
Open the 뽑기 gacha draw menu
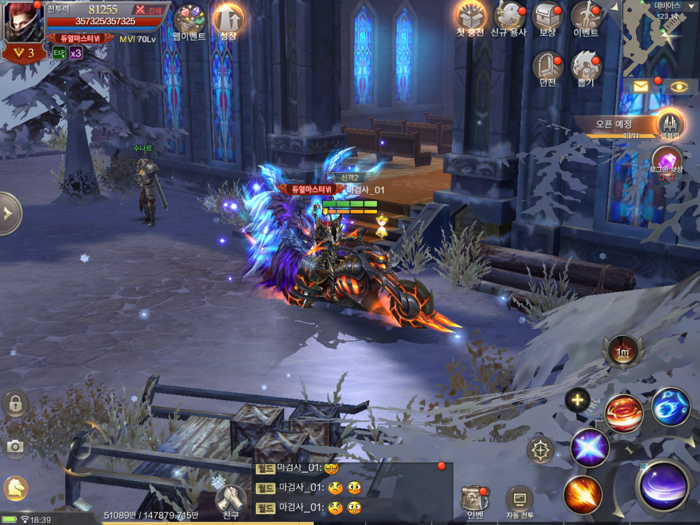[x=586, y=66]
